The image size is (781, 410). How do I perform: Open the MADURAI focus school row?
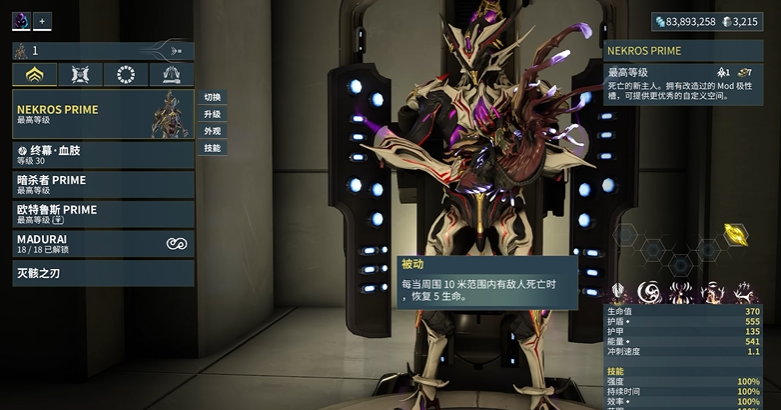click(x=102, y=243)
